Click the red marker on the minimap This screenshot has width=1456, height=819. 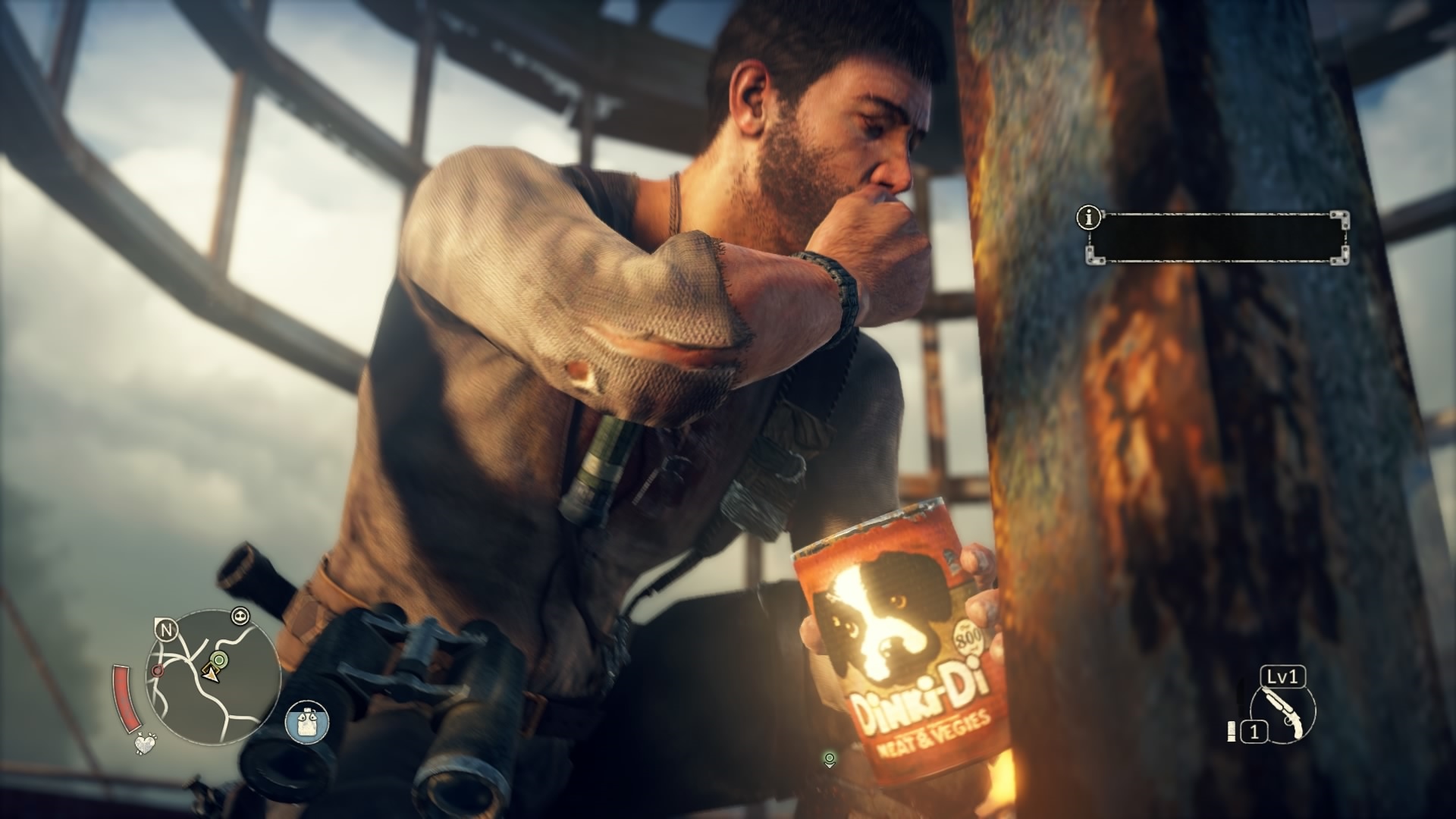[x=157, y=671]
